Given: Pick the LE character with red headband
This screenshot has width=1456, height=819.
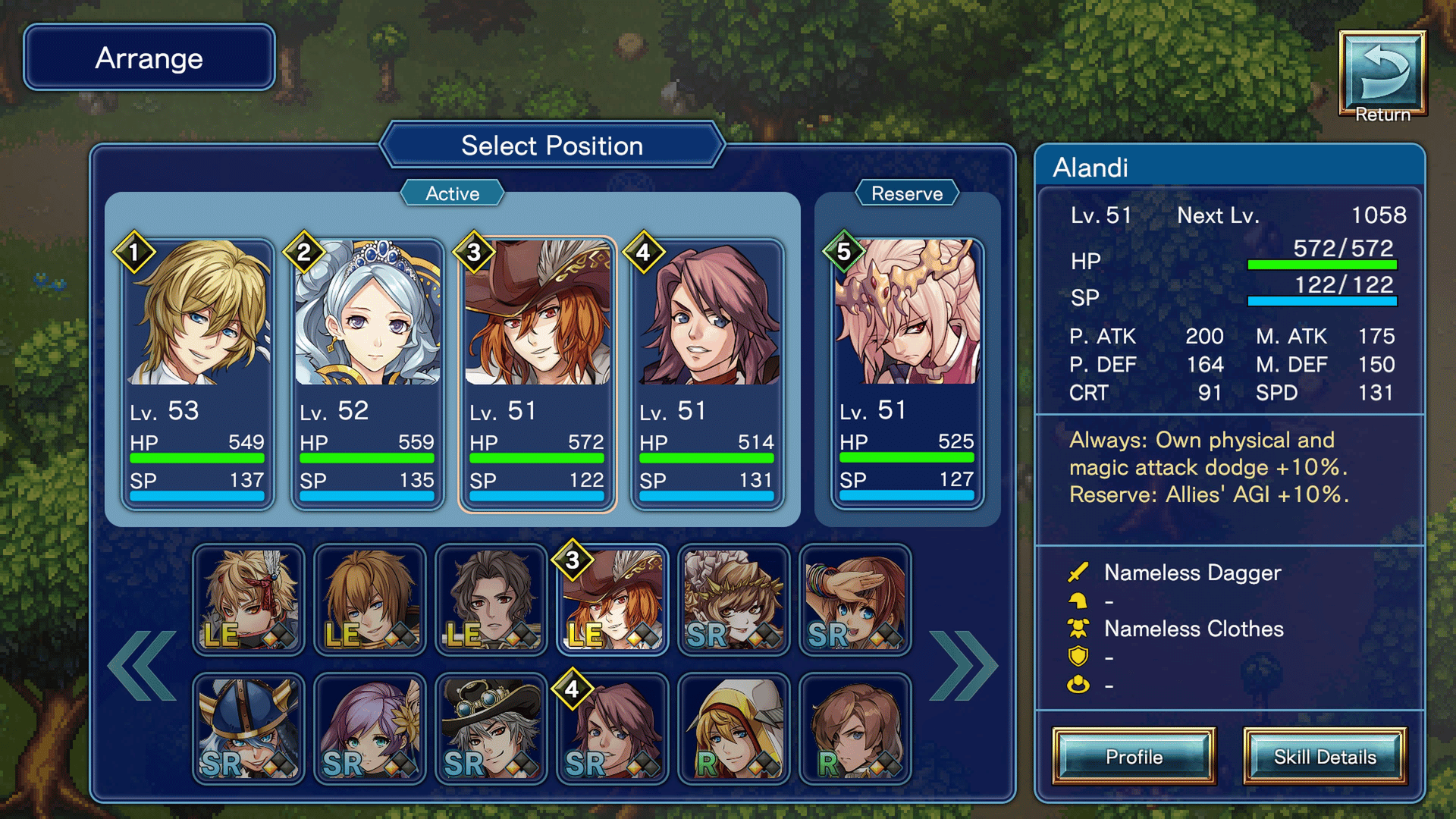Looking at the screenshot, I should coord(249,600).
